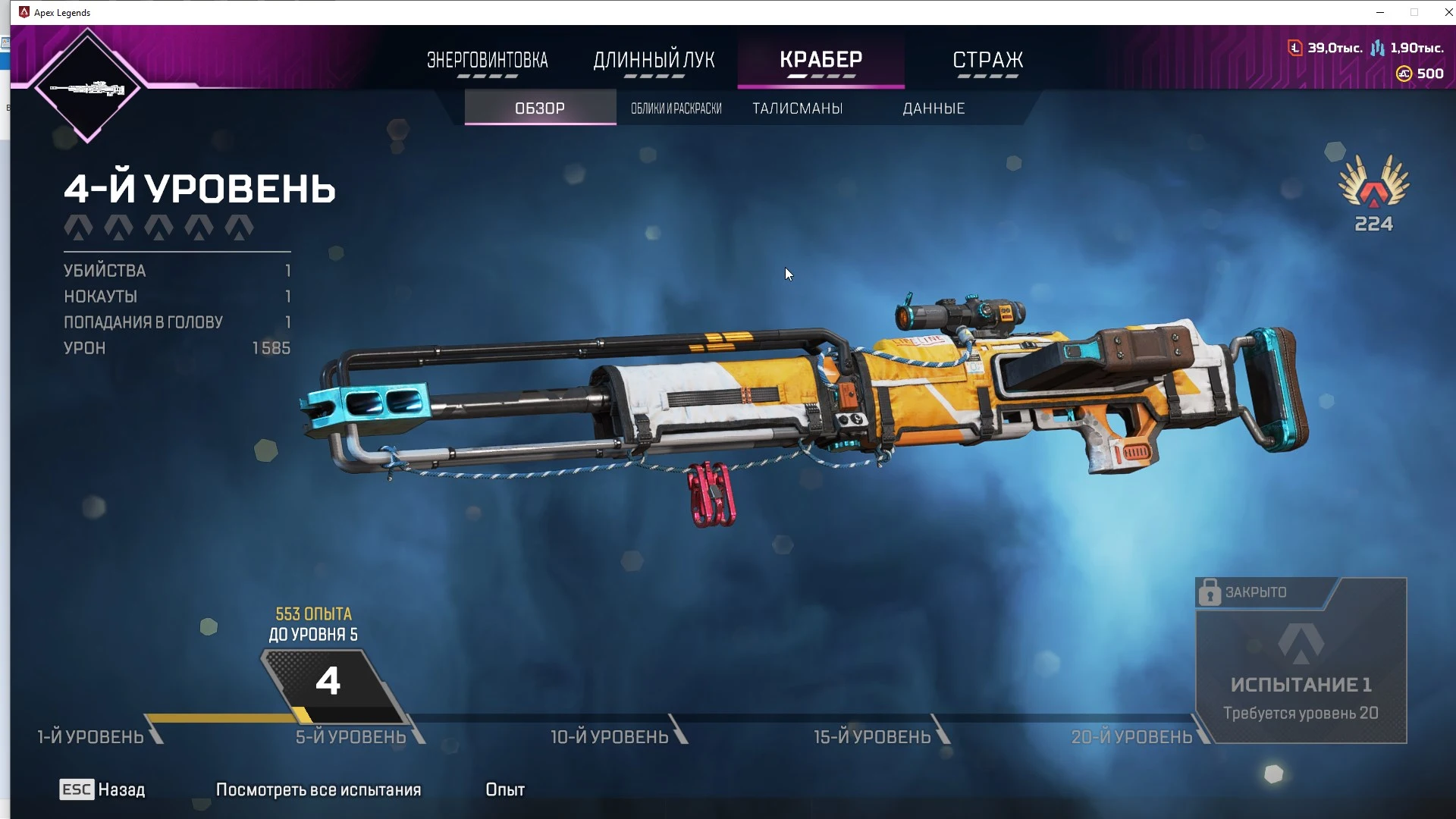Open the Опыт info button
The width and height of the screenshot is (1456, 819).
tap(505, 789)
